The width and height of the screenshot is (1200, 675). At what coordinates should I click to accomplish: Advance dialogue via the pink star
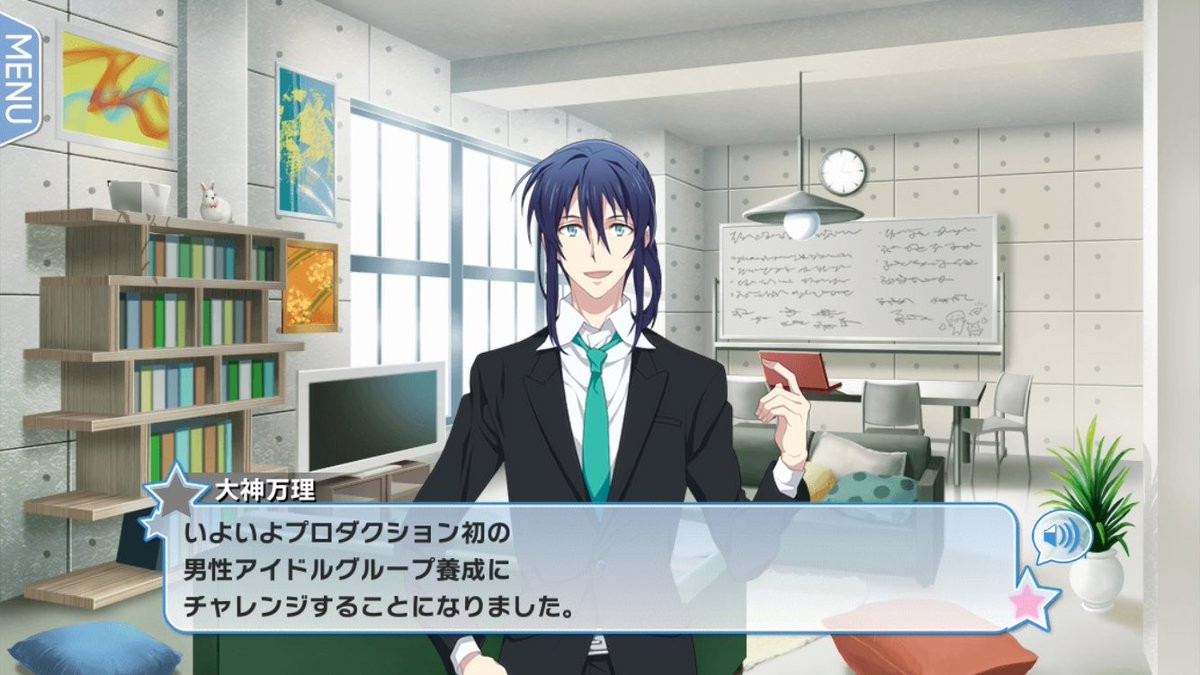[1032, 600]
